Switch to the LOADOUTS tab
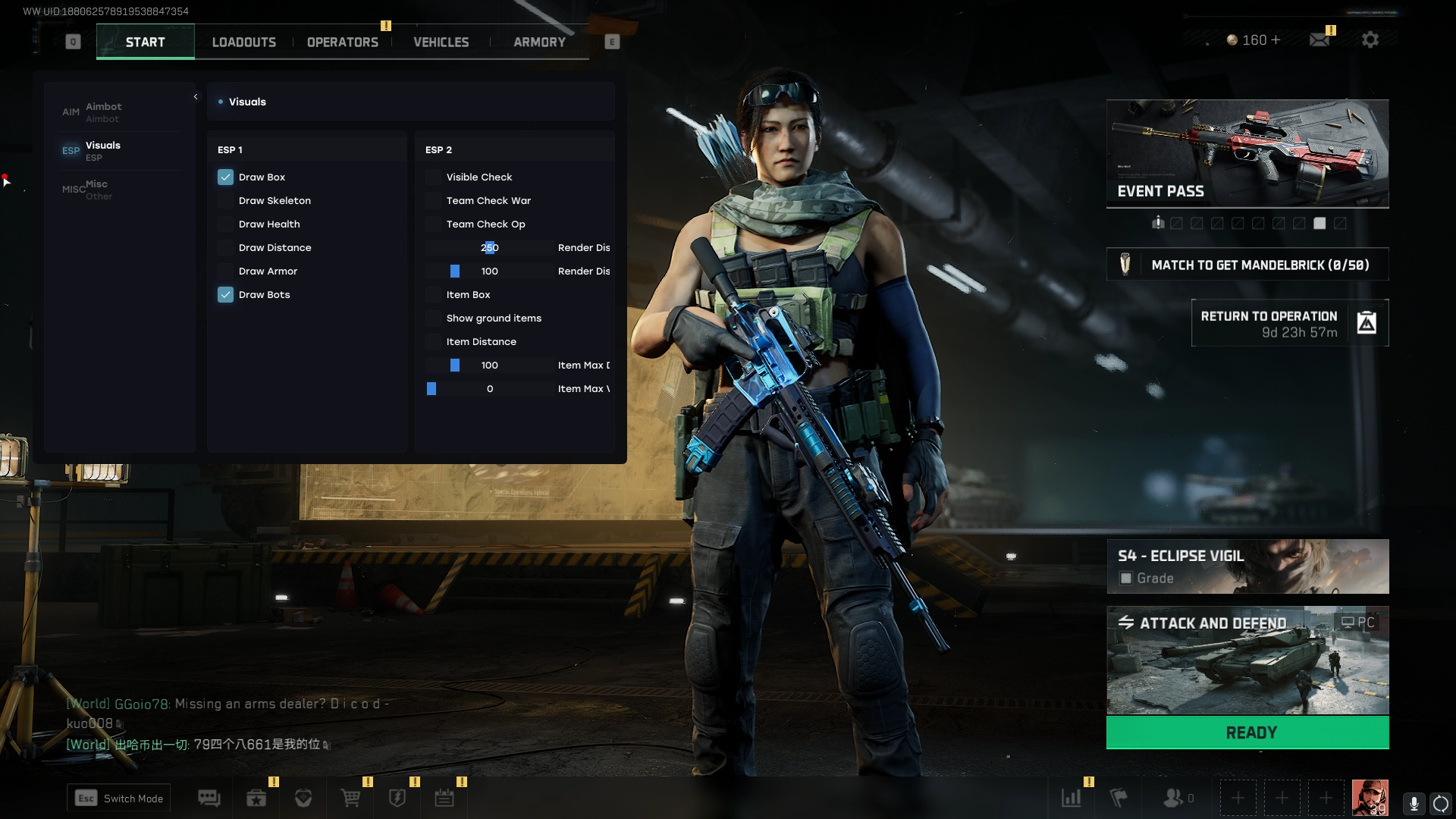 coord(244,42)
